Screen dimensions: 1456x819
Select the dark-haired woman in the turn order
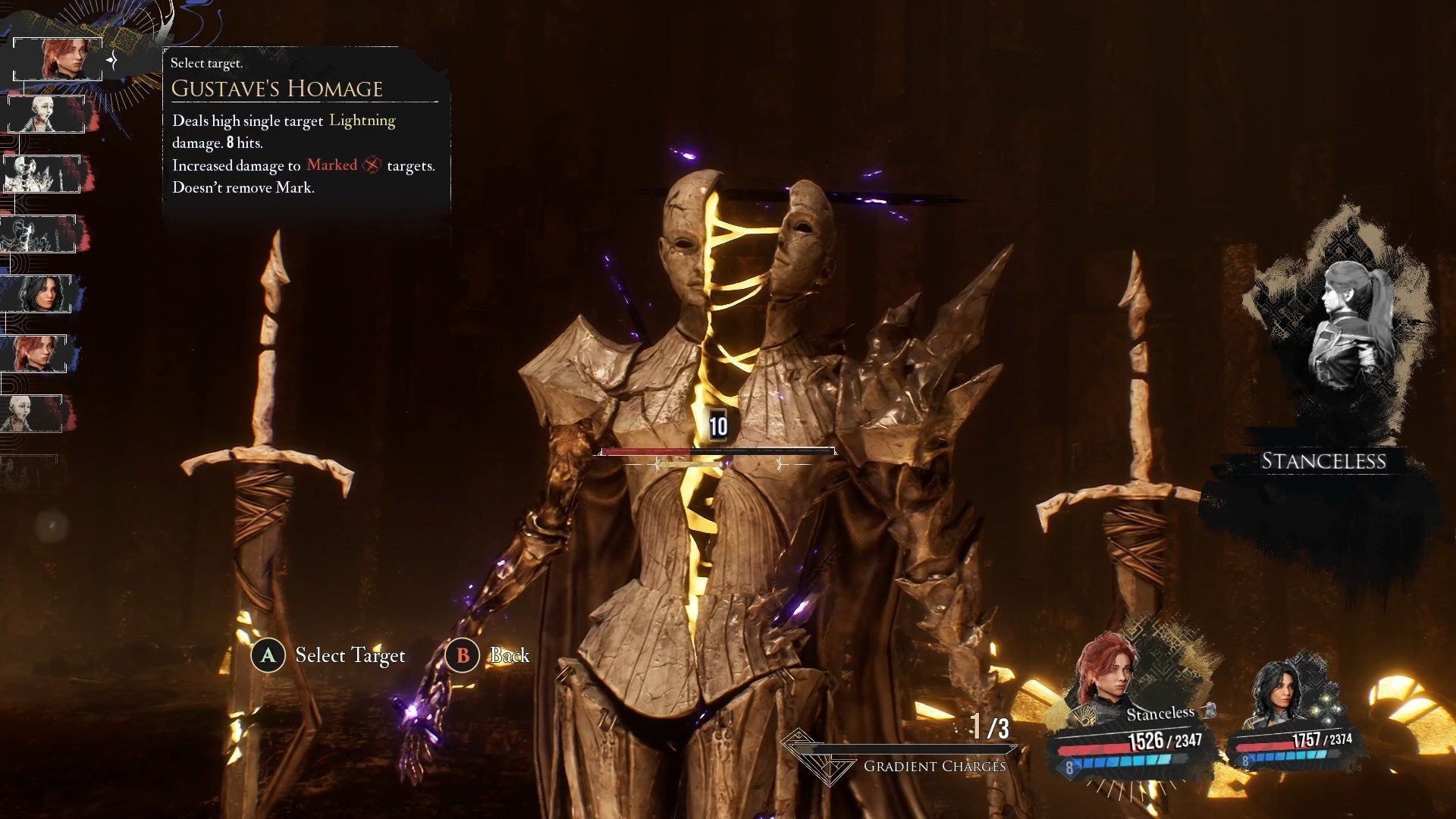[38, 293]
